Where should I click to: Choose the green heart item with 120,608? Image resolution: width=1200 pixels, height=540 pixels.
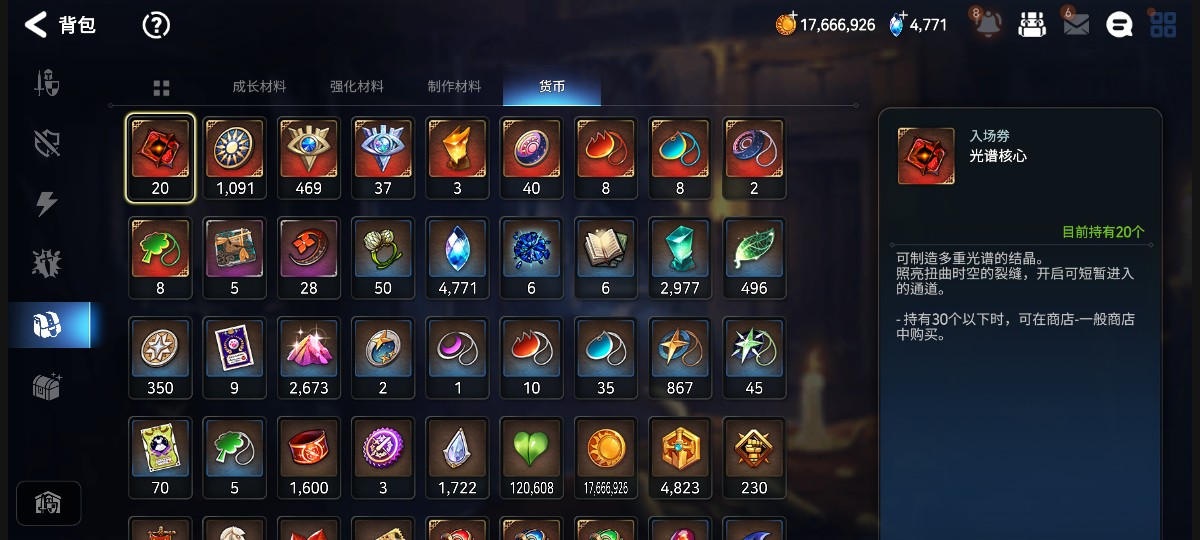click(x=531, y=458)
